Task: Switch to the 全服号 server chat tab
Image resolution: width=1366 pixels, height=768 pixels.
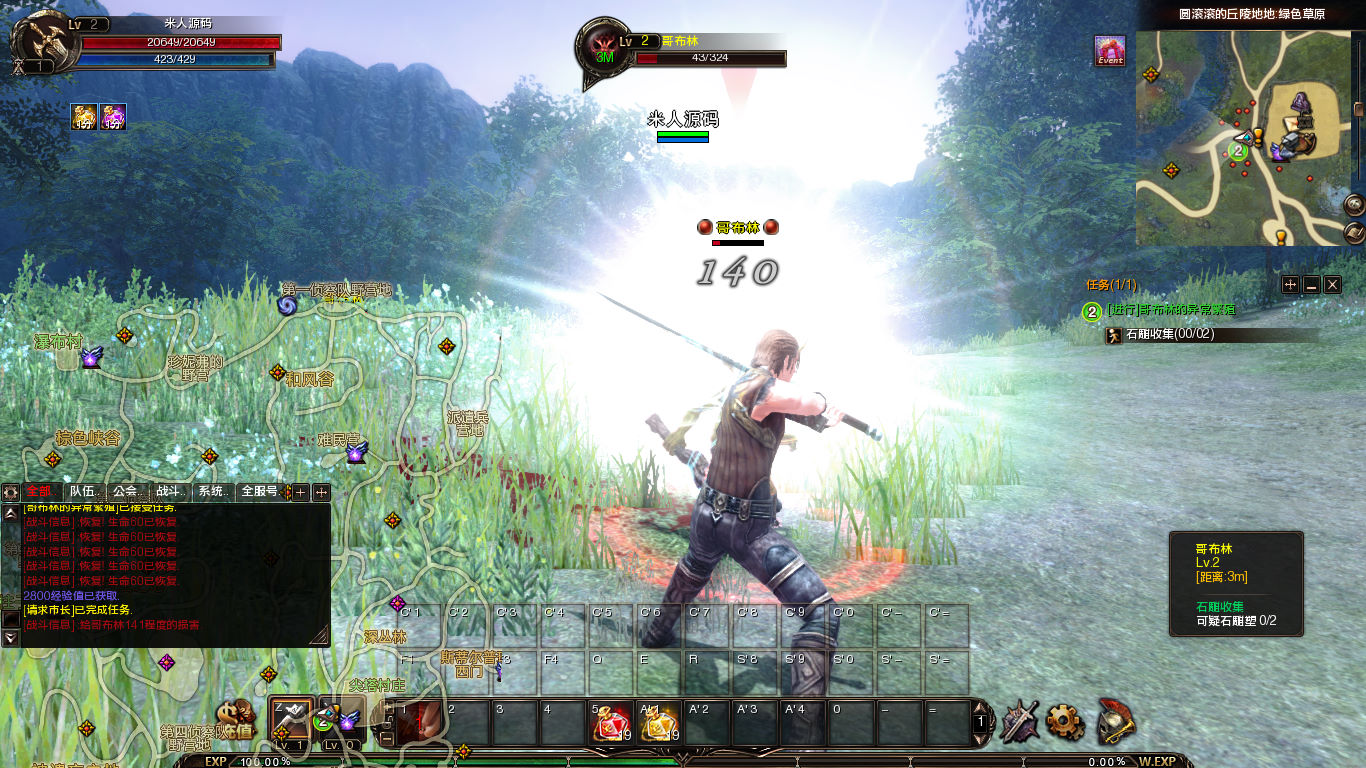Action: (260, 492)
